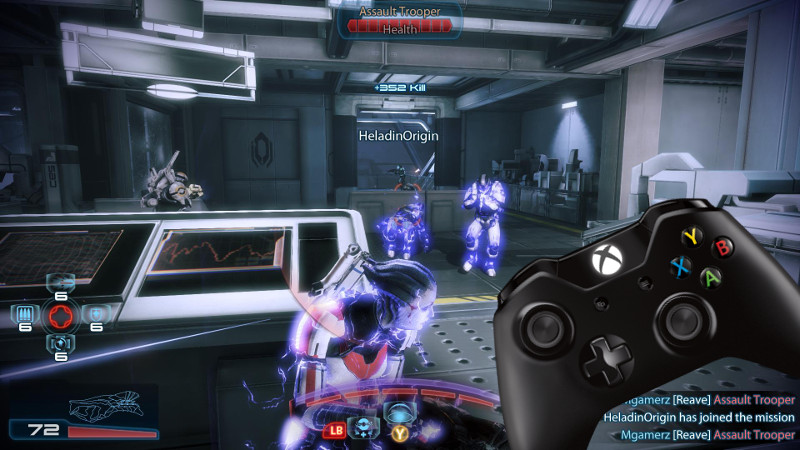Activate the dome-shaped power icon
800x450 pixels.
[400, 413]
